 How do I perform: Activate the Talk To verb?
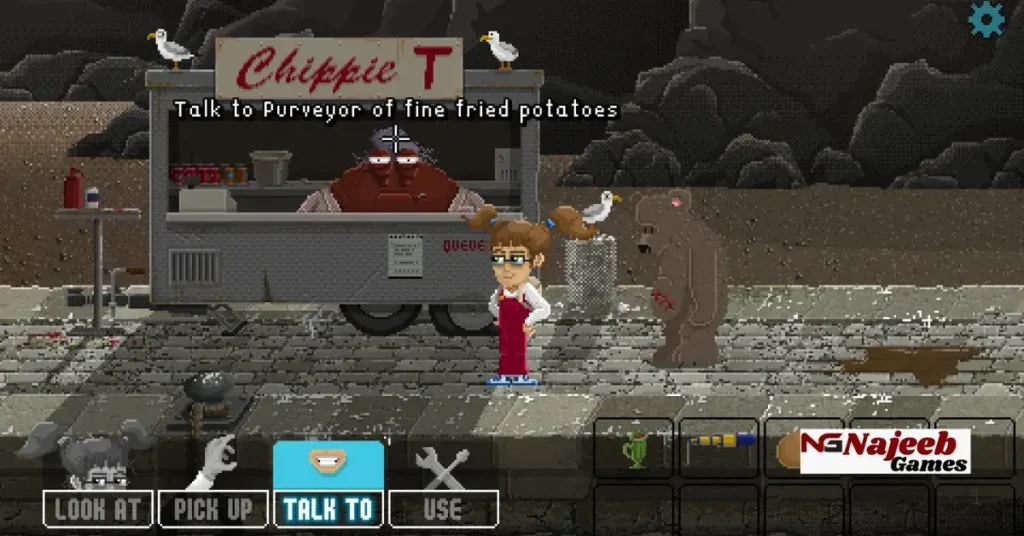click(x=328, y=508)
